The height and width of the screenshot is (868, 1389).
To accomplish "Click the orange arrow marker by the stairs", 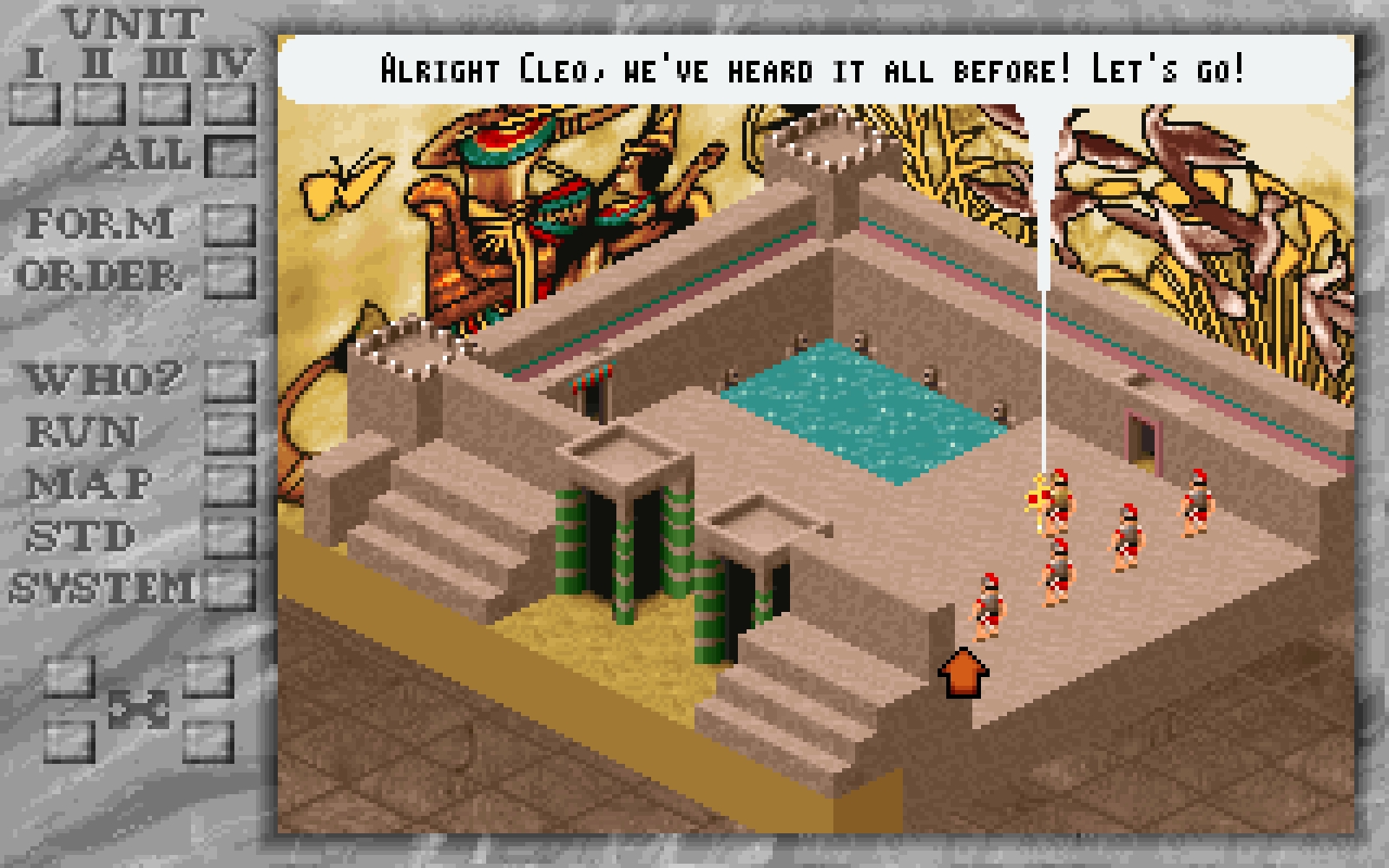I will pyautogui.click(x=964, y=675).
